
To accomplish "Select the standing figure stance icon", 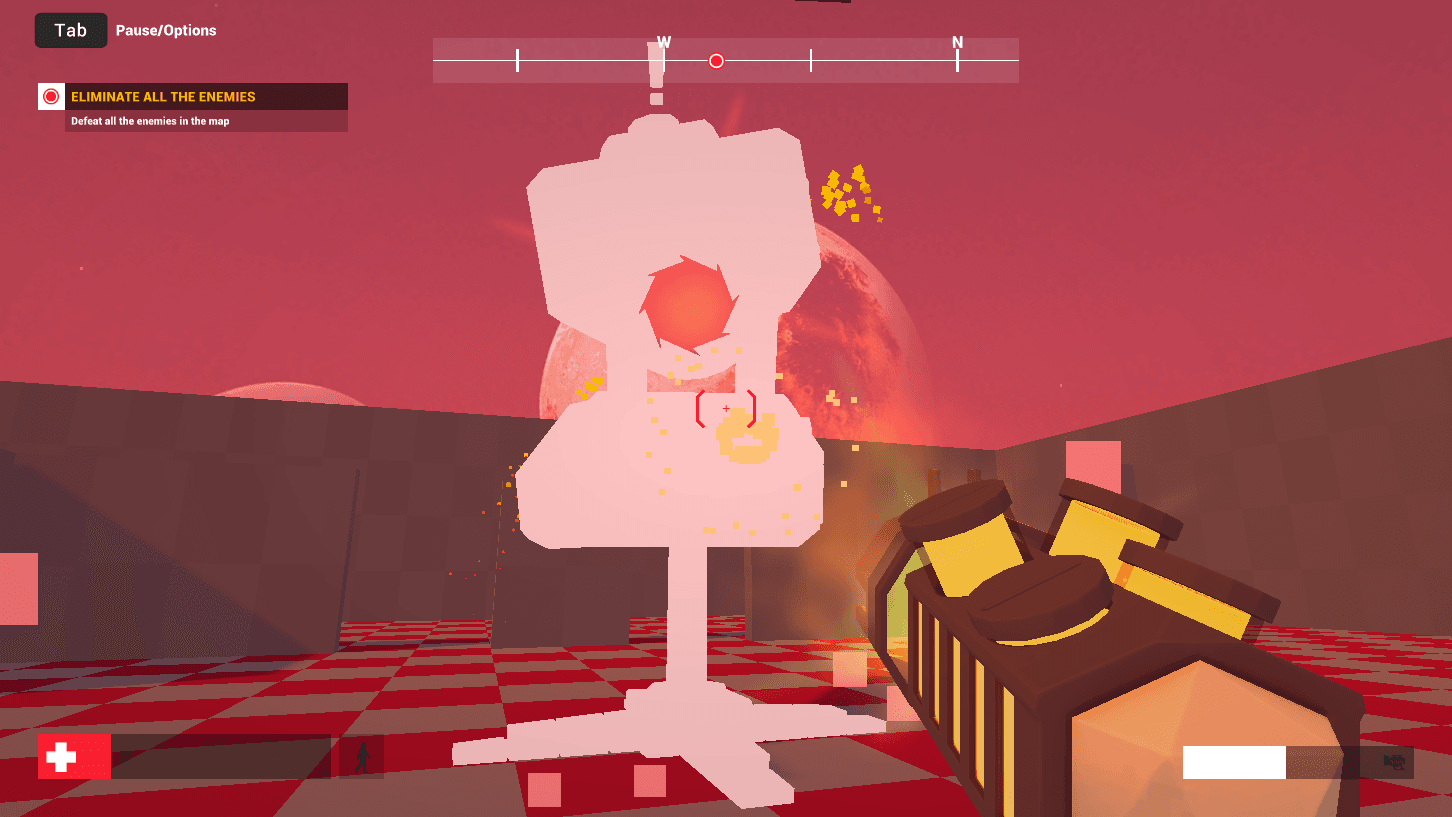I will coord(361,757).
